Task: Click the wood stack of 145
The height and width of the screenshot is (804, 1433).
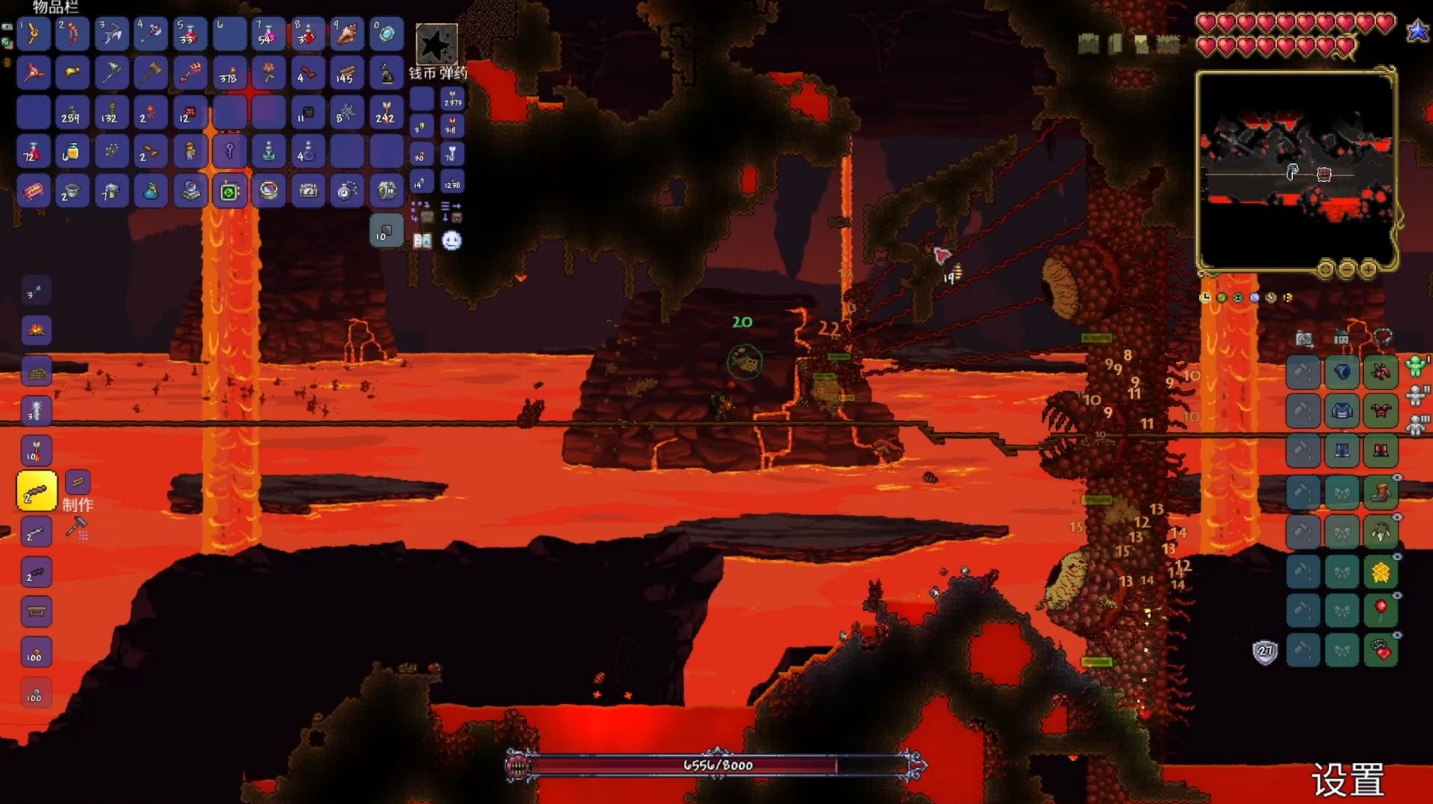Action: coord(347,73)
